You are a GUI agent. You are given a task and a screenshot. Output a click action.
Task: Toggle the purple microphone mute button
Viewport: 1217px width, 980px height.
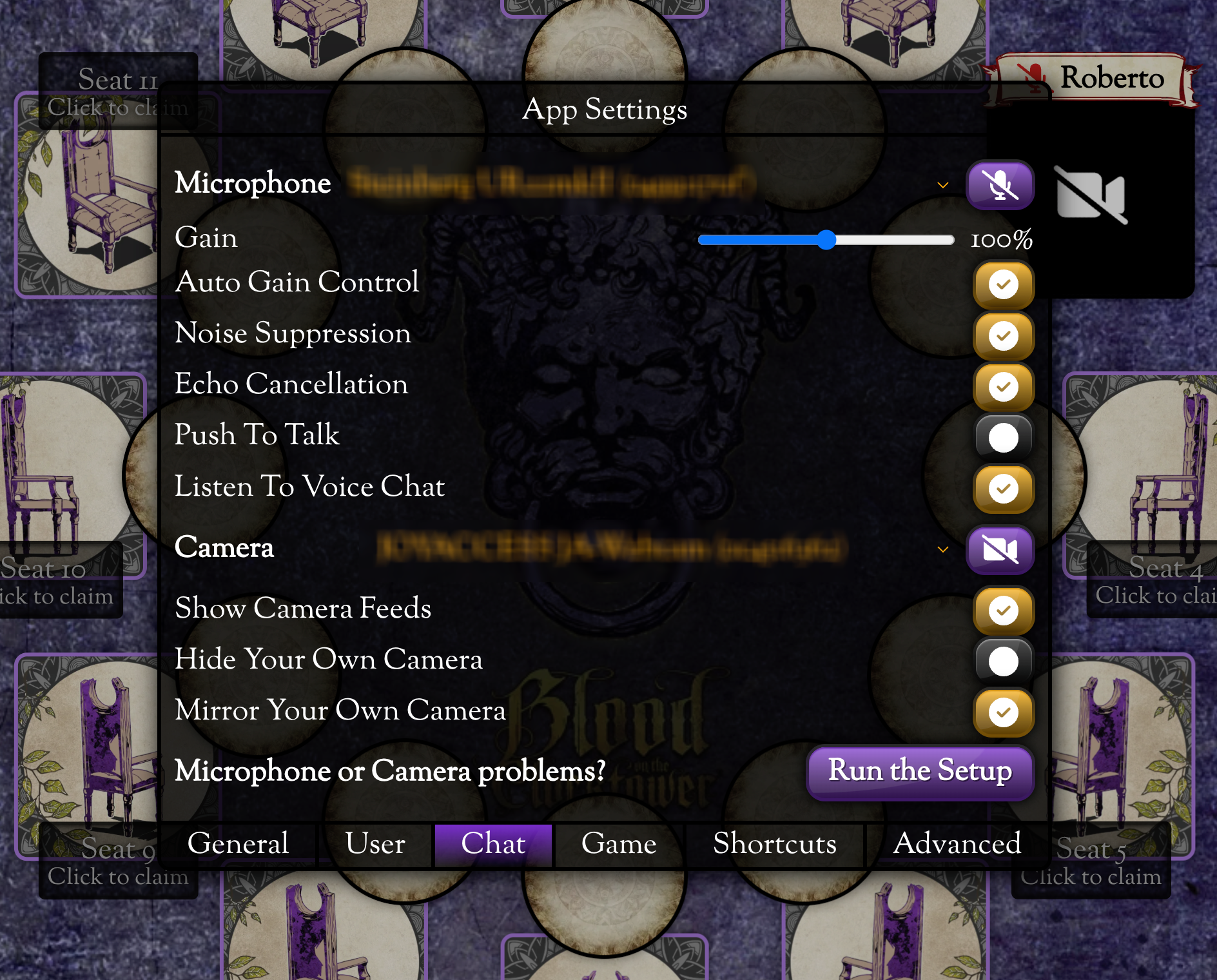[x=1000, y=186]
